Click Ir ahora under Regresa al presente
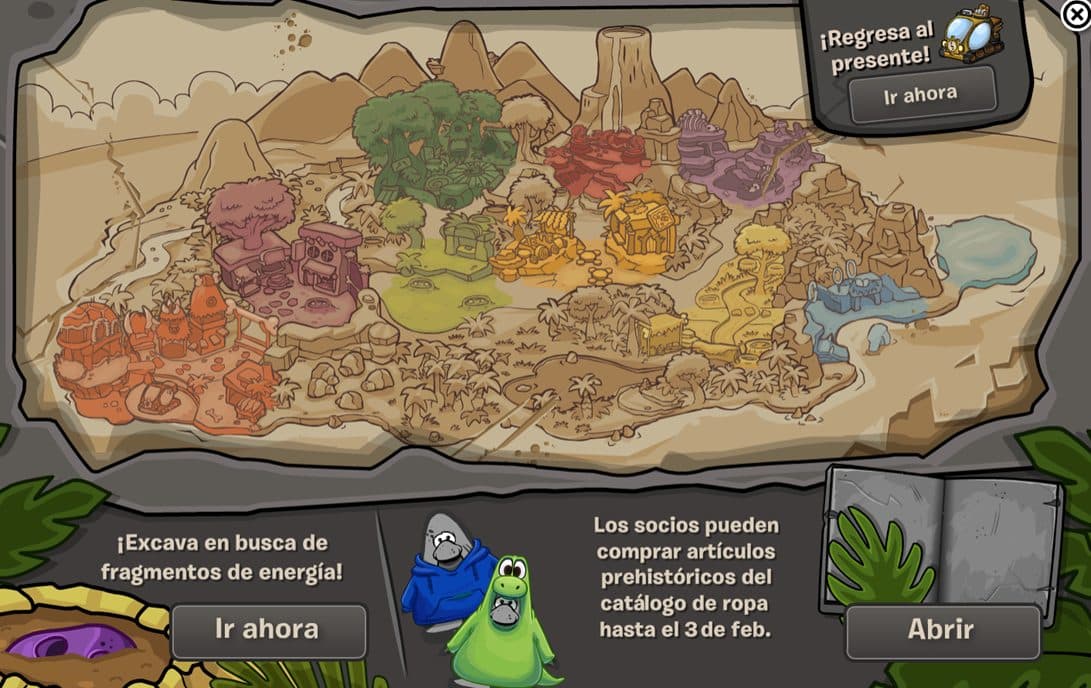 (921, 94)
